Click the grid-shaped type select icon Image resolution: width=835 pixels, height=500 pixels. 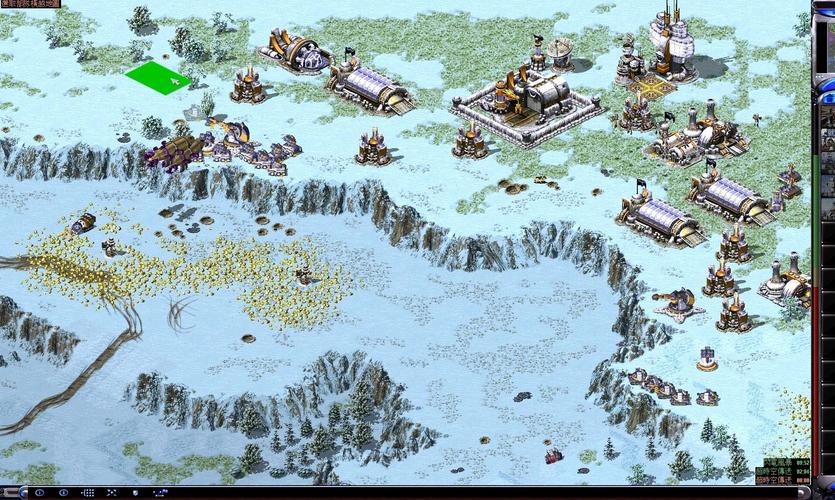88,492
